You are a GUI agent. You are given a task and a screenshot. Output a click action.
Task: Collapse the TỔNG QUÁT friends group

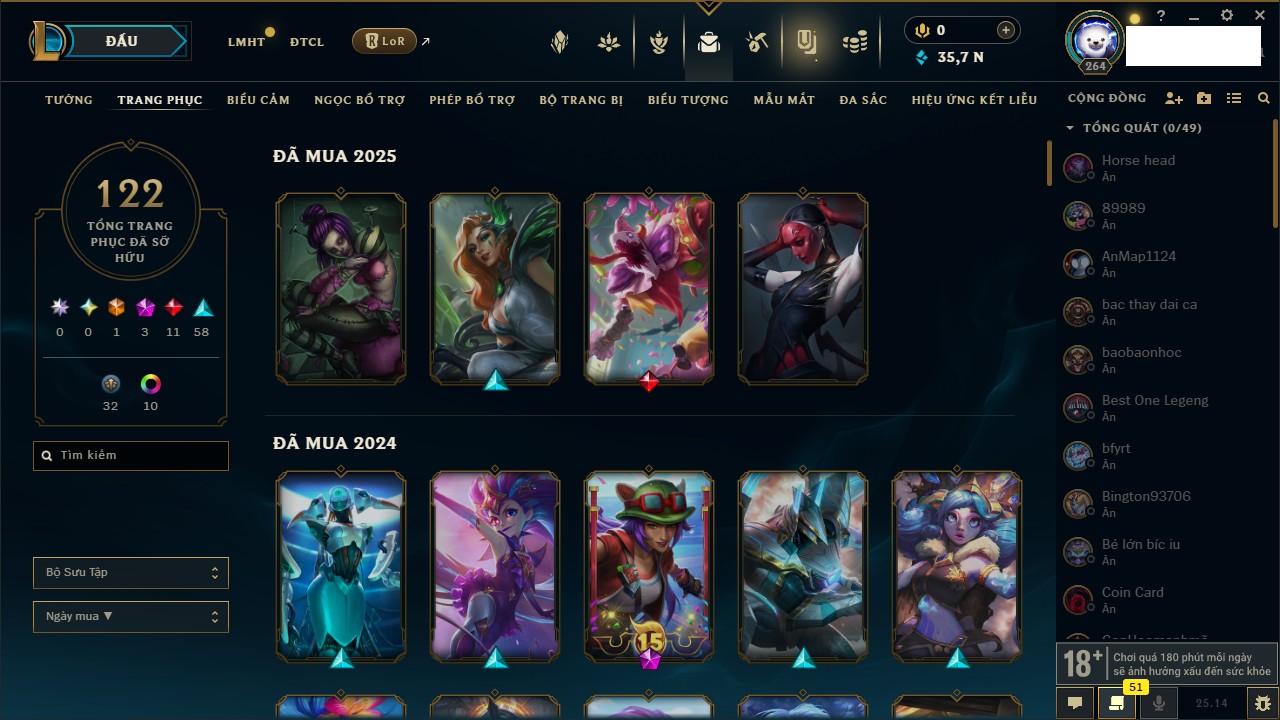coord(1070,128)
